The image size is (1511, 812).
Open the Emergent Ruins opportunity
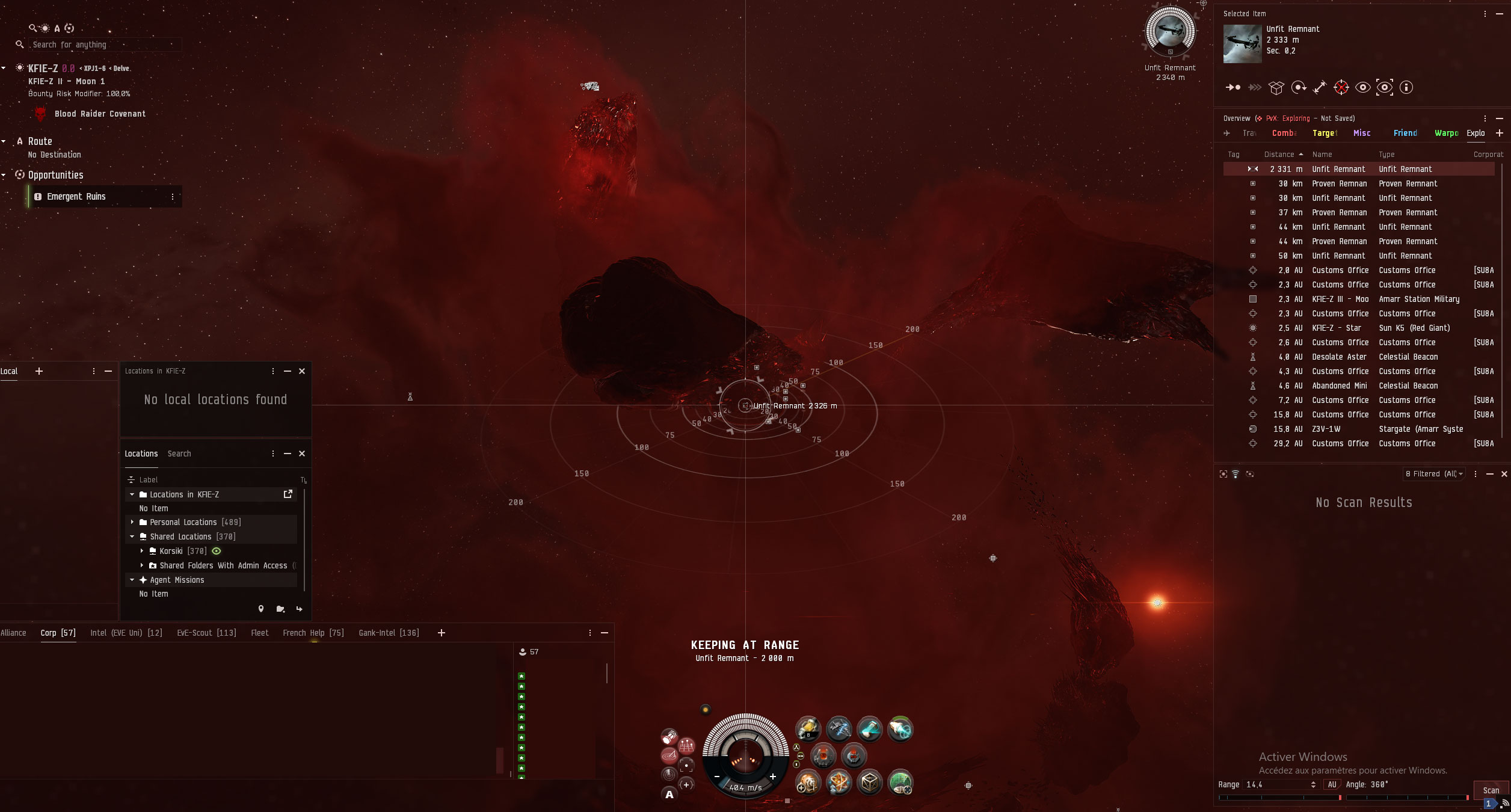[76, 197]
